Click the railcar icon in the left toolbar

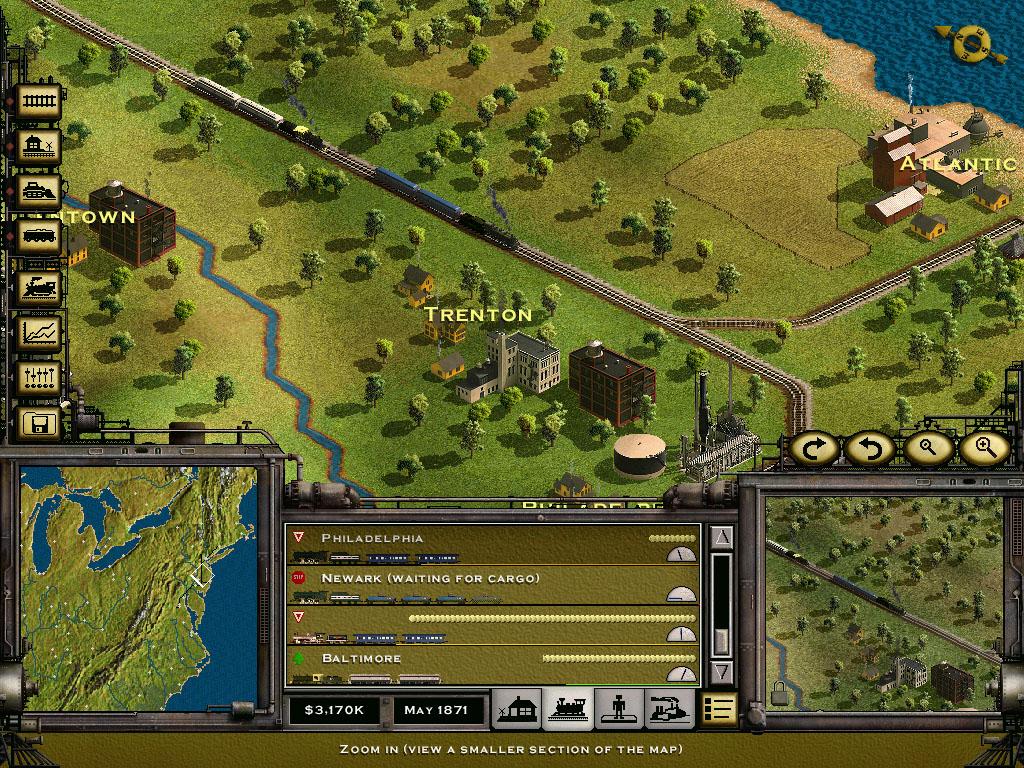[40, 238]
